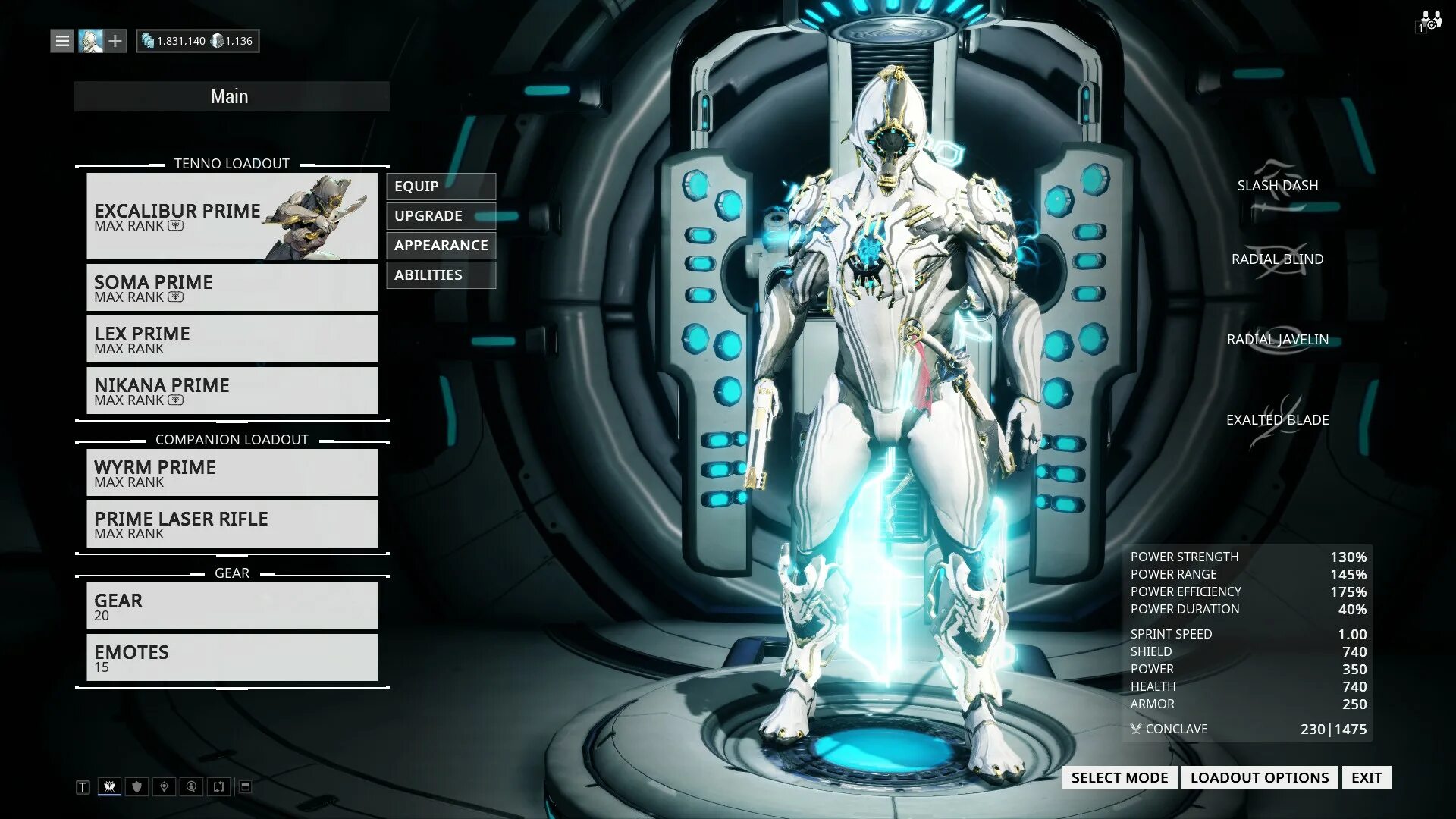
Task: Select the Exalted Blade ability
Action: pyautogui.click(x=1277, y=420)
